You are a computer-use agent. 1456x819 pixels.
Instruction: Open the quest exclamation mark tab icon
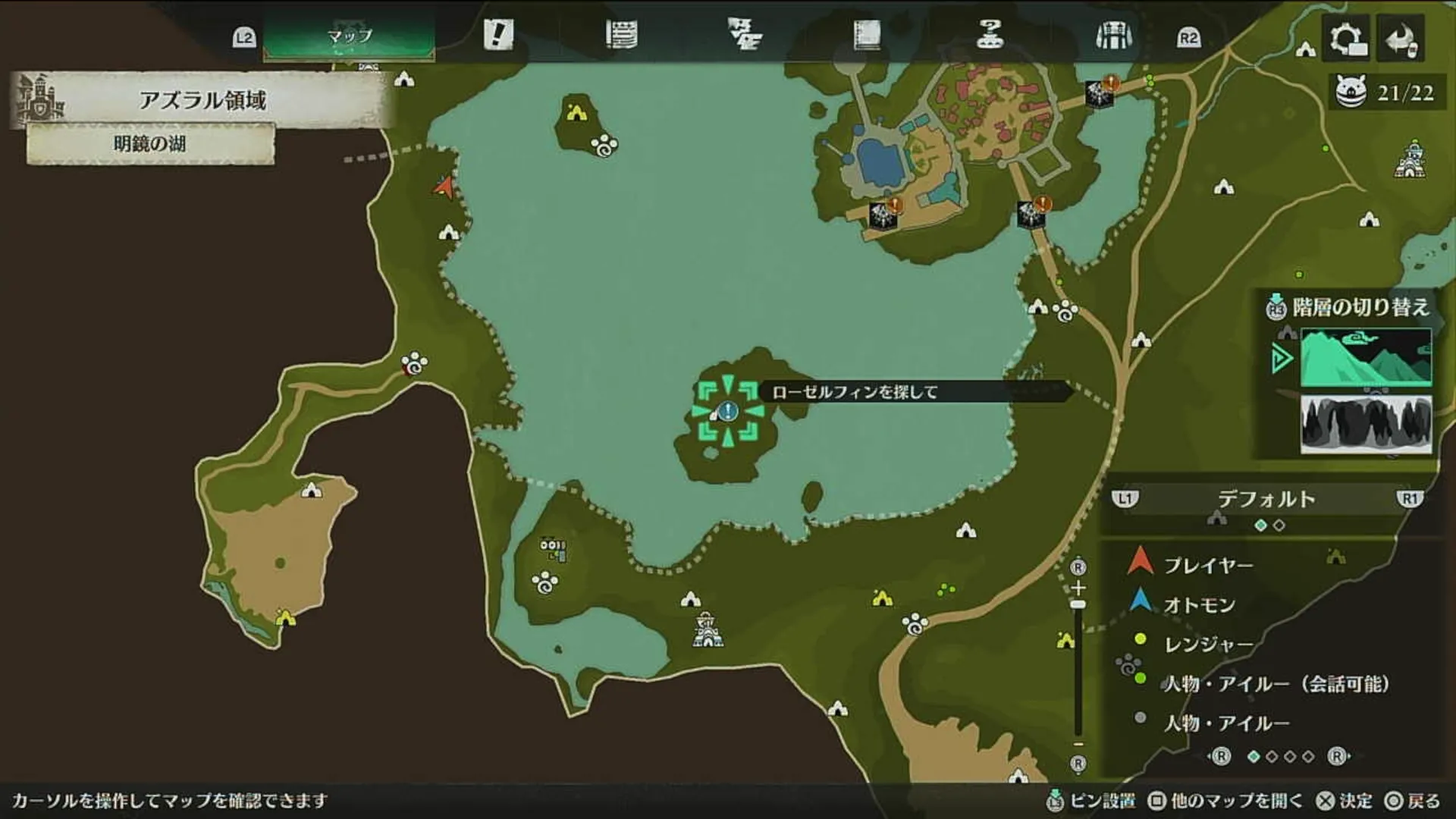point(497,34)
